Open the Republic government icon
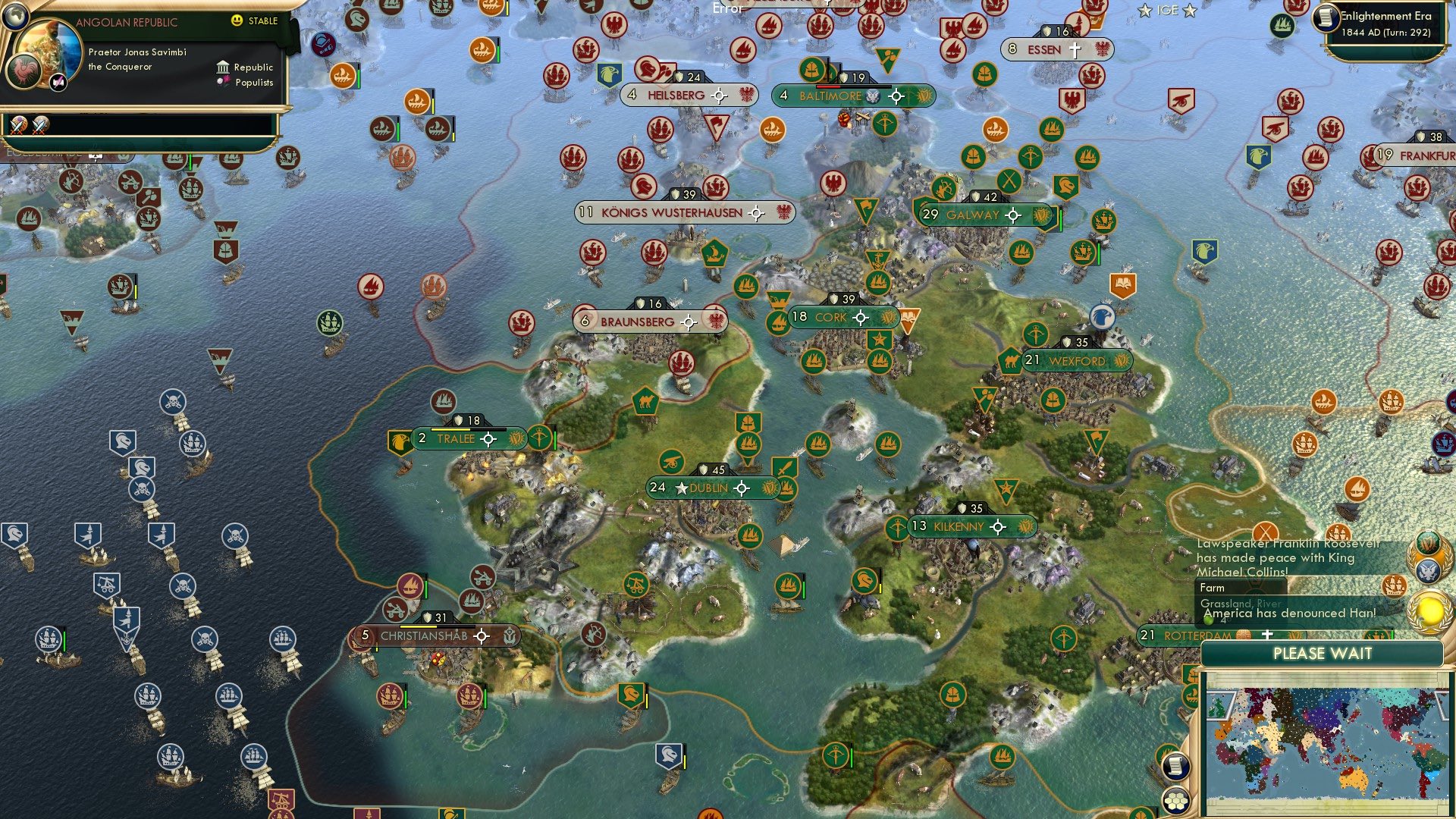This screenshot has width=1456, height=819. click(223, 67)
